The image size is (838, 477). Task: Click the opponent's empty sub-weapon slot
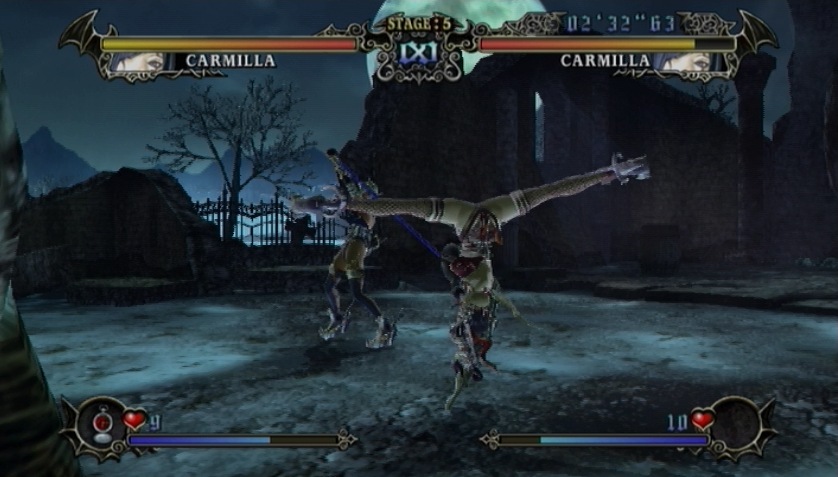pos(737,420)
